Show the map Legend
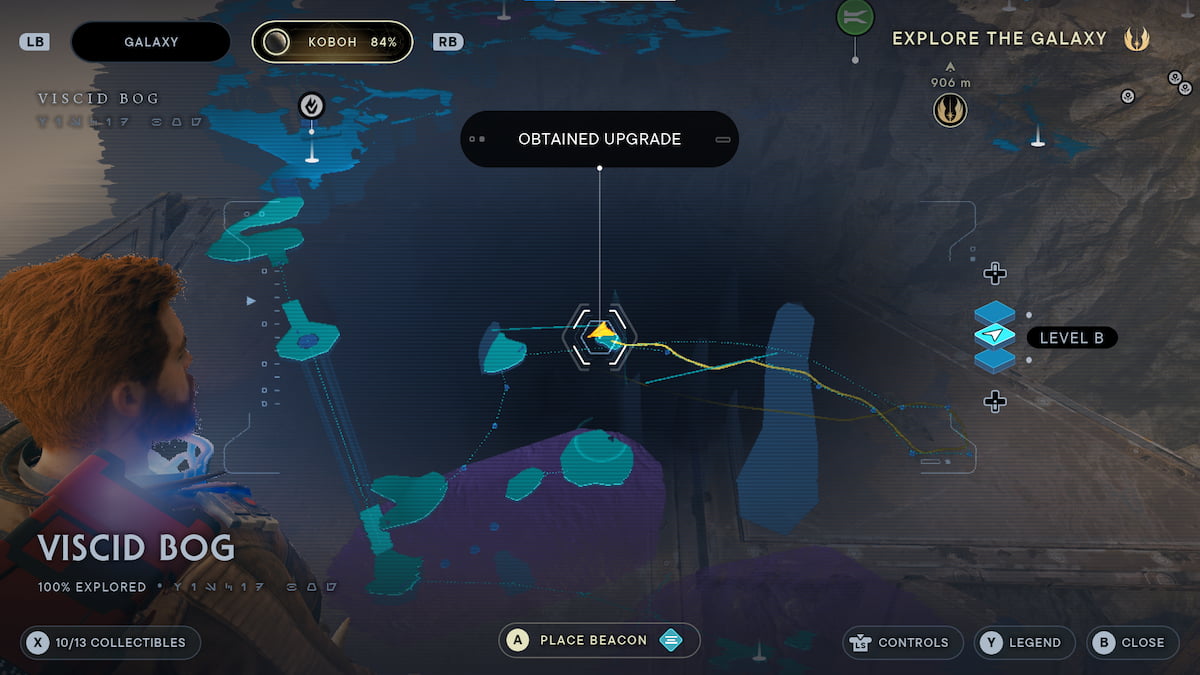Viewport: 1200px width, 675px height. (x=1024, y=642)
